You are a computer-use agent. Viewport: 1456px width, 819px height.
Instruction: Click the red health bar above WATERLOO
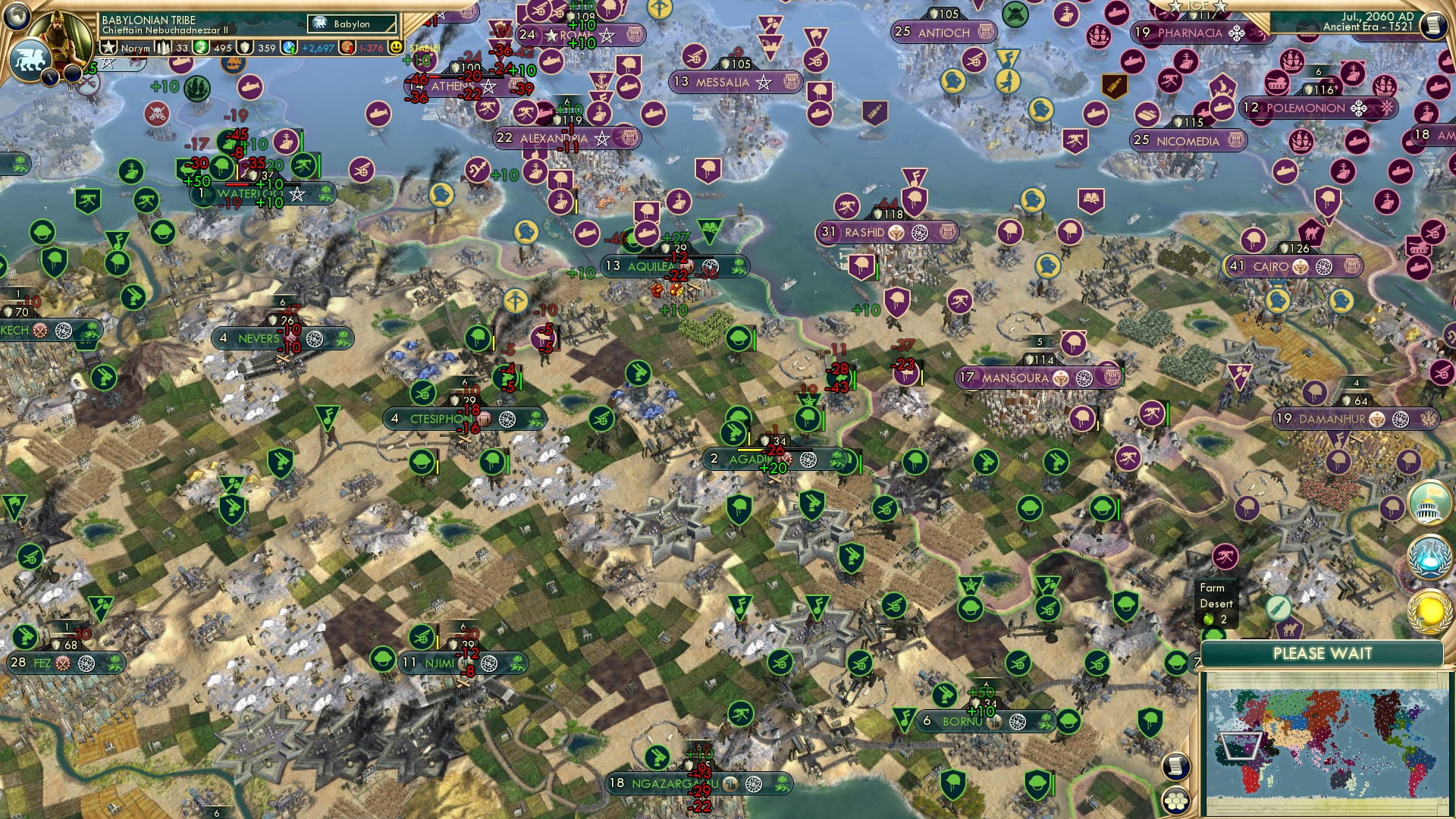[x=237, y=183]
